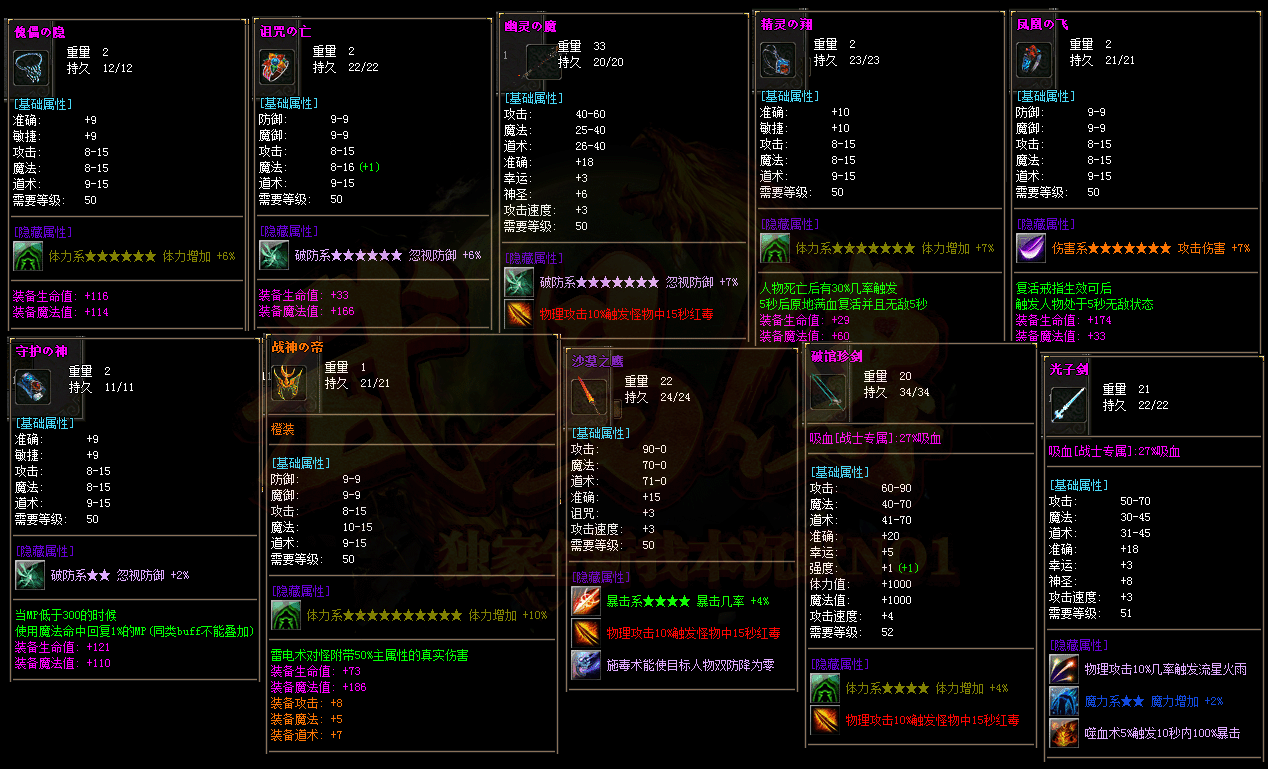Click the purple 伤害系 hidden attribute icon

(1030, 248)
